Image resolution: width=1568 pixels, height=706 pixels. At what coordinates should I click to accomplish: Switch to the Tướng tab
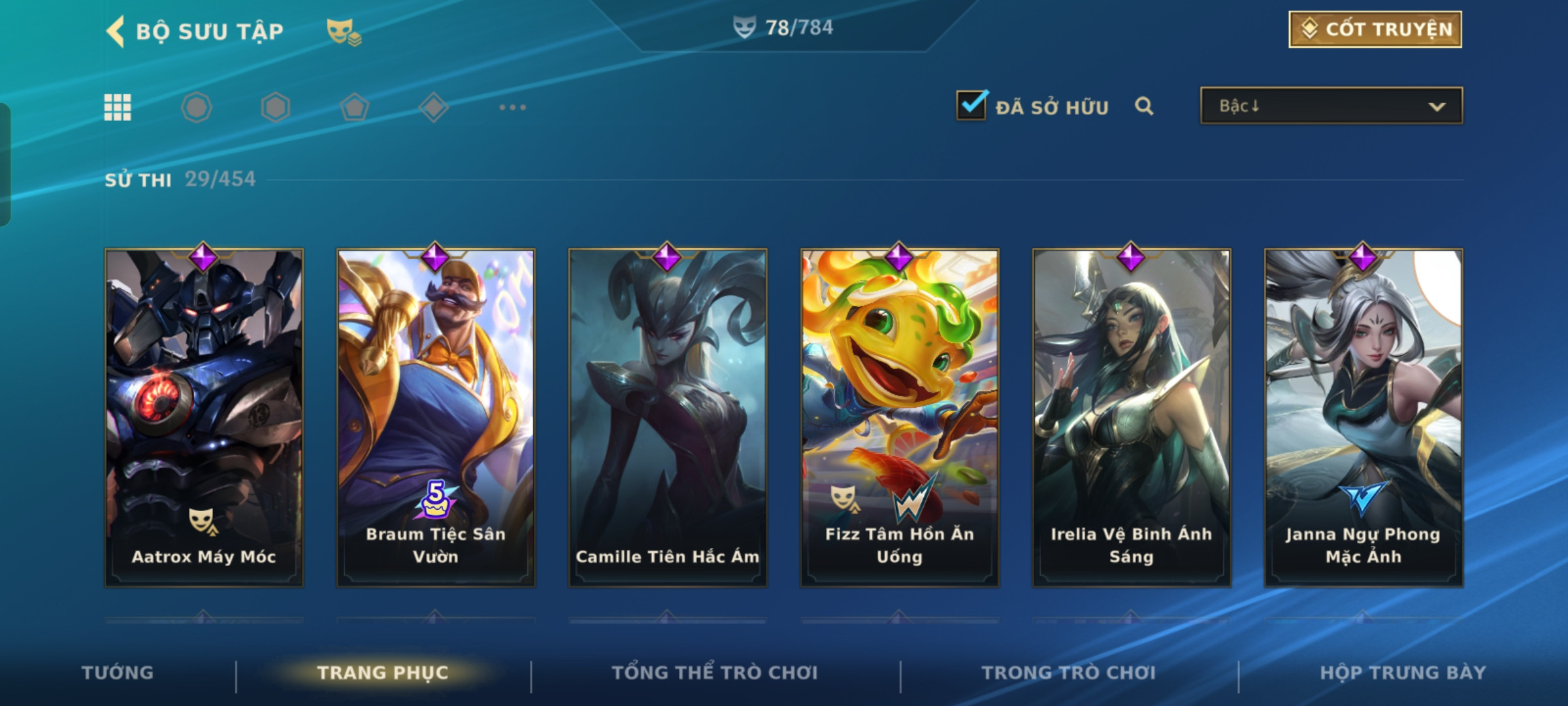(118, 673)
